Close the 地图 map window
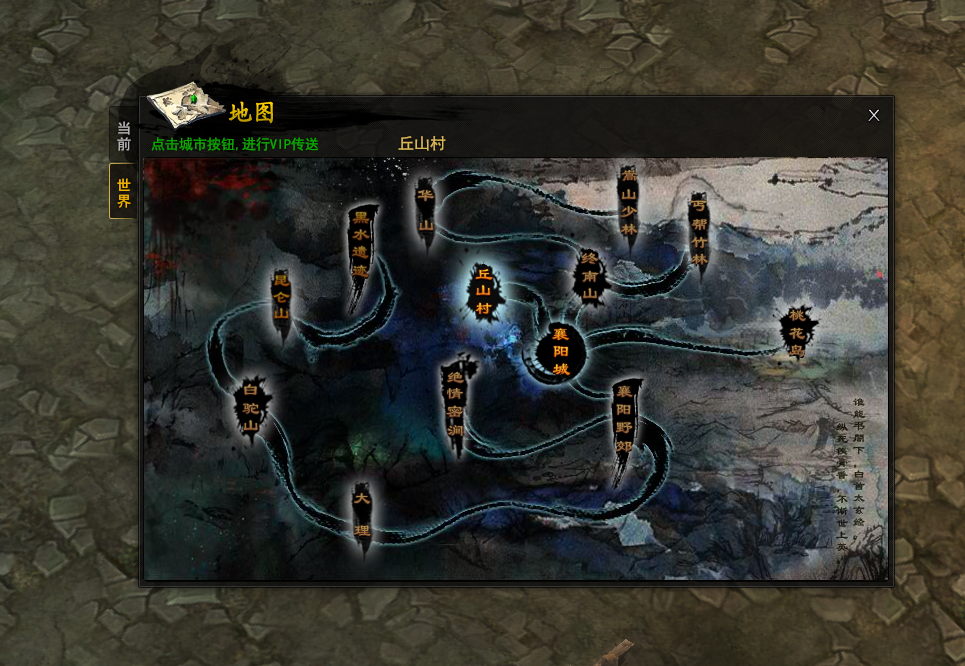965x666 pixels. 873,115
